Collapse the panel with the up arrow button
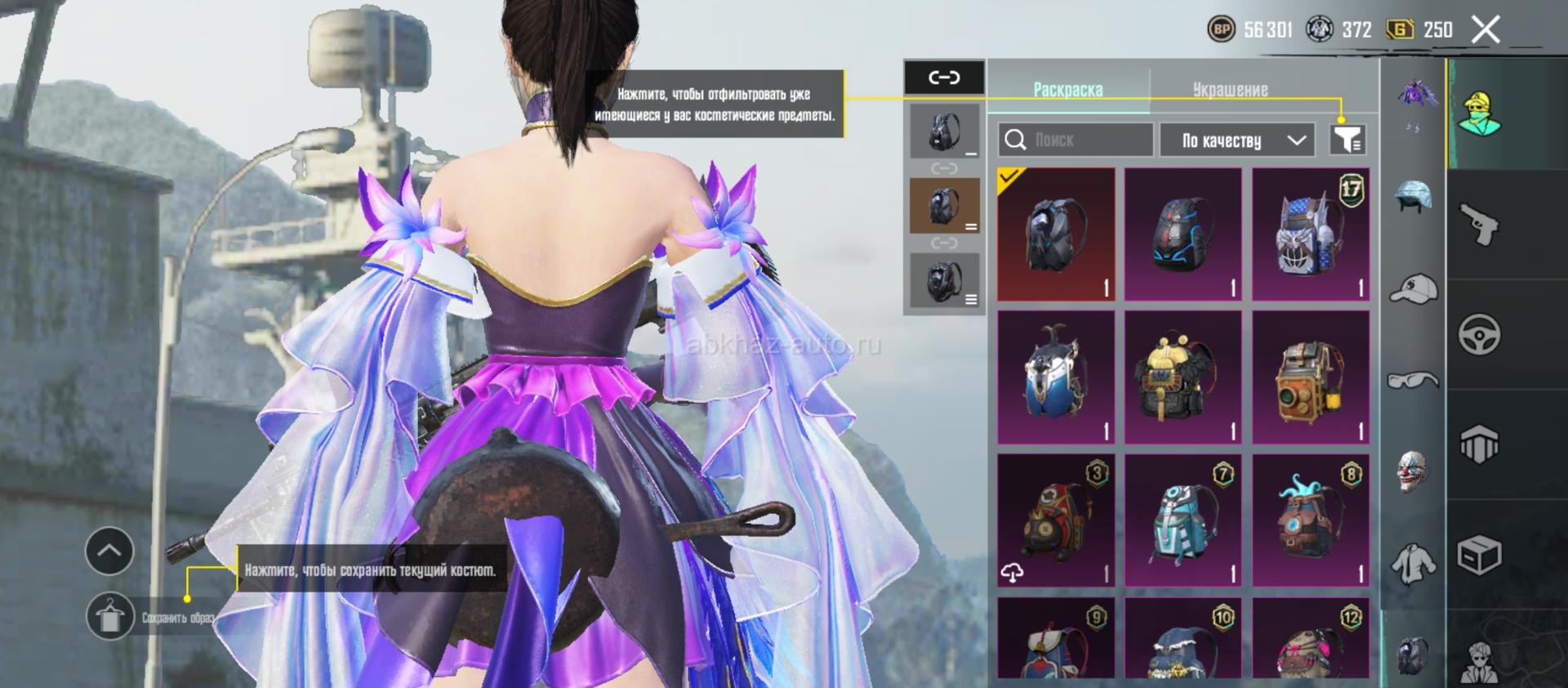Image resolution: width=1568 pixels, height=688 pixels. click(x=109, y=551)
